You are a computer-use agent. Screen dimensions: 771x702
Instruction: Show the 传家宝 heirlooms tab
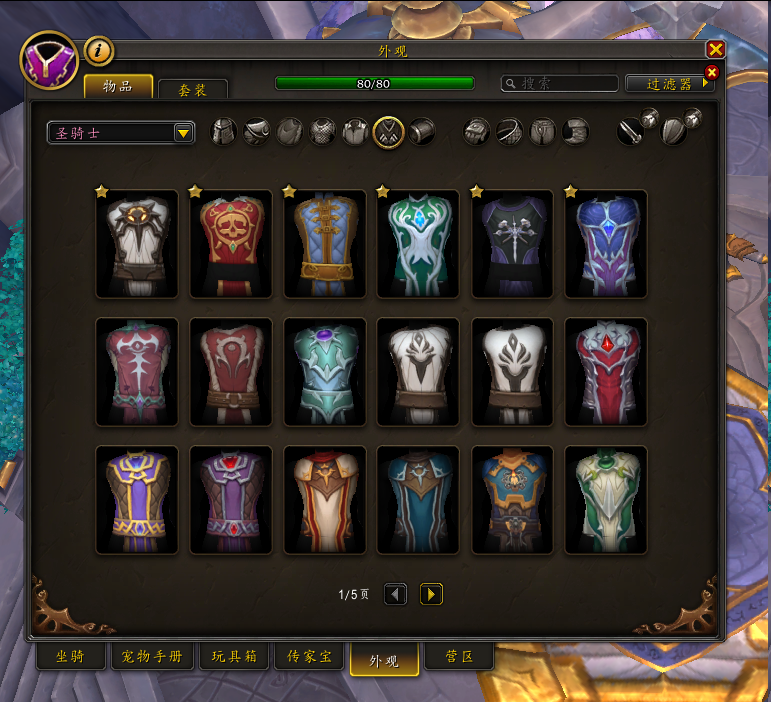309,657
